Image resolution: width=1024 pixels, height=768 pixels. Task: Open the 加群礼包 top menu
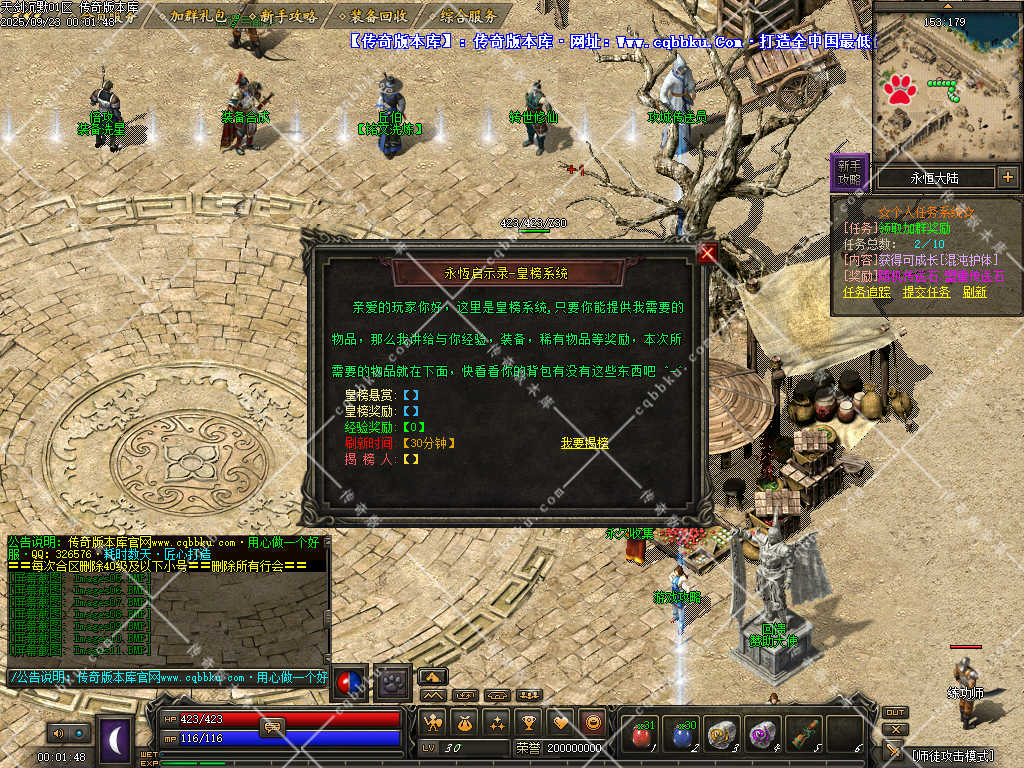(197, 16)
